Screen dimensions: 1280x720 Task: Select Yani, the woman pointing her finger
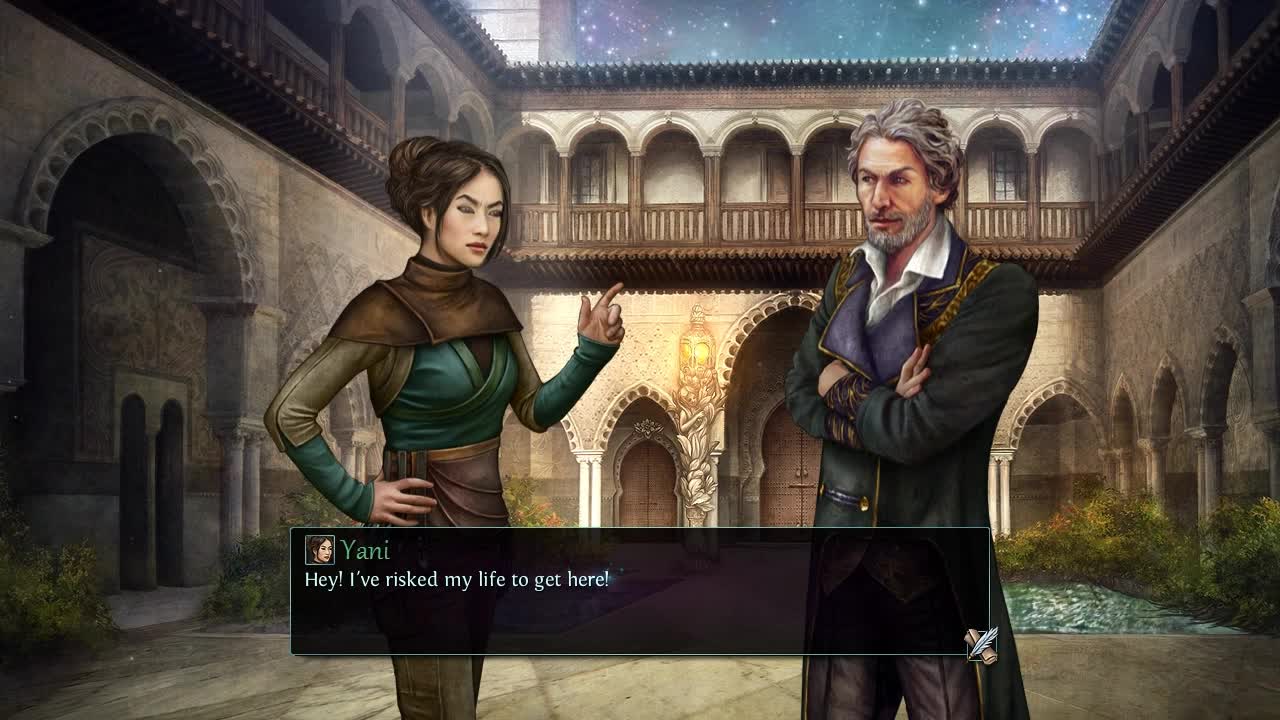click(x=440, y=350)
